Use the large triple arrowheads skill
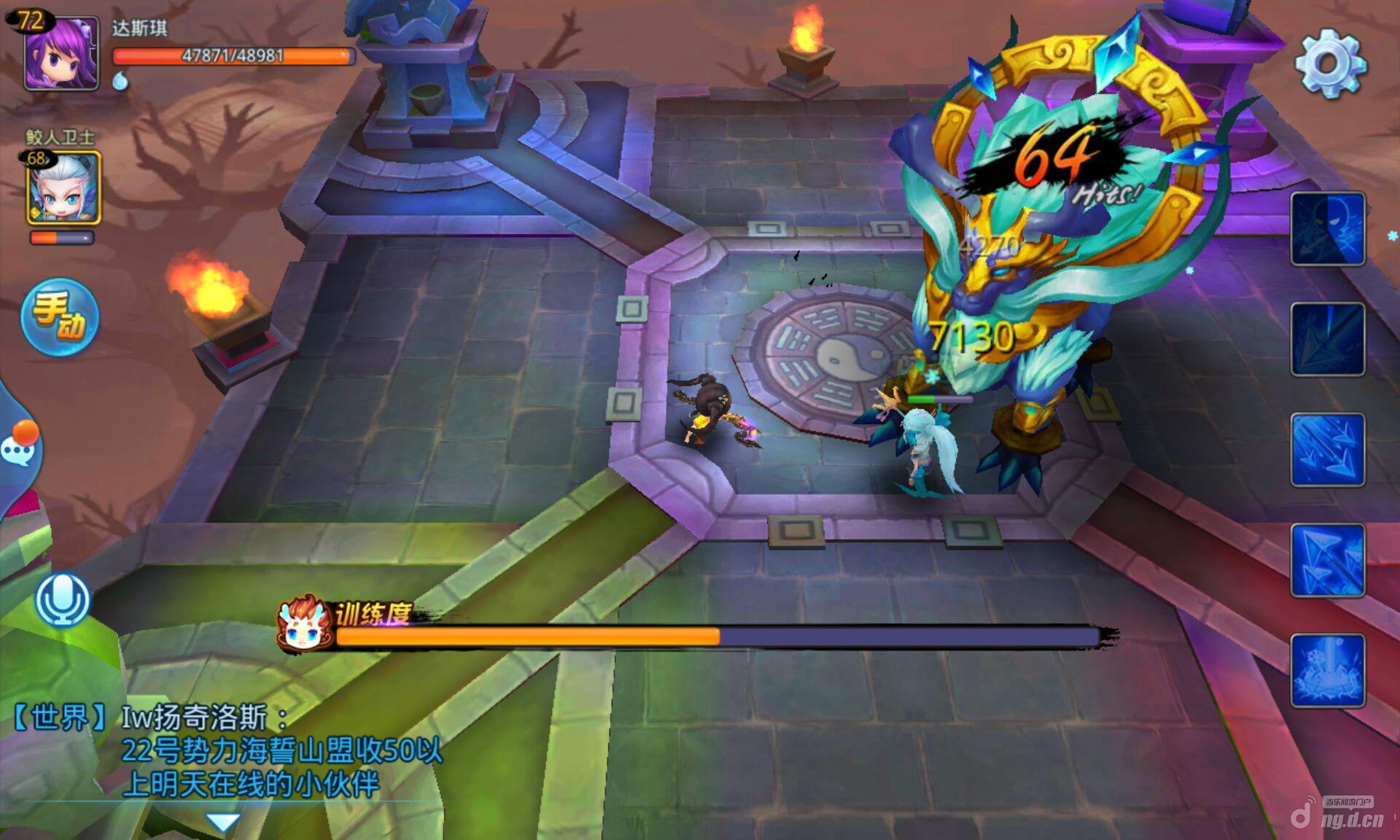This screenshot has width=1400, height=840. [x=1327, y=560]
